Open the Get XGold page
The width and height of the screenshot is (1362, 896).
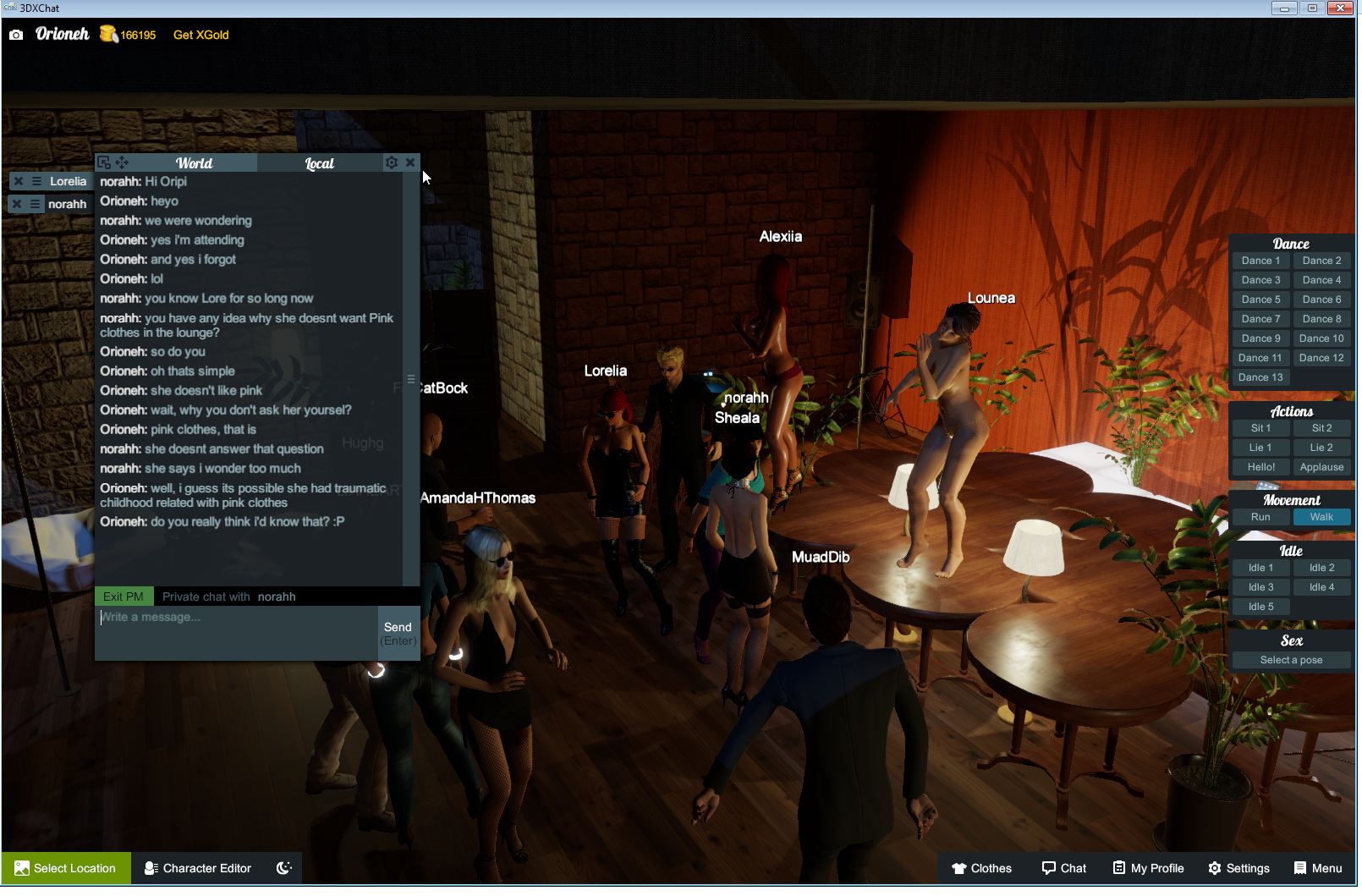pyautogui.click(x=200, y=35)
